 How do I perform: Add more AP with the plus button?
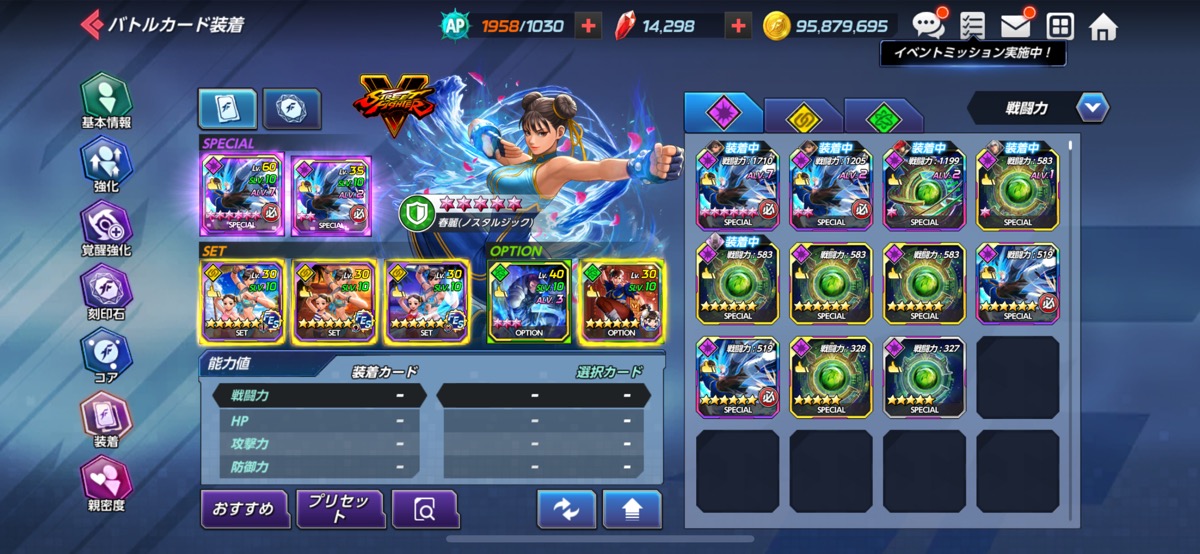(589, 26)
